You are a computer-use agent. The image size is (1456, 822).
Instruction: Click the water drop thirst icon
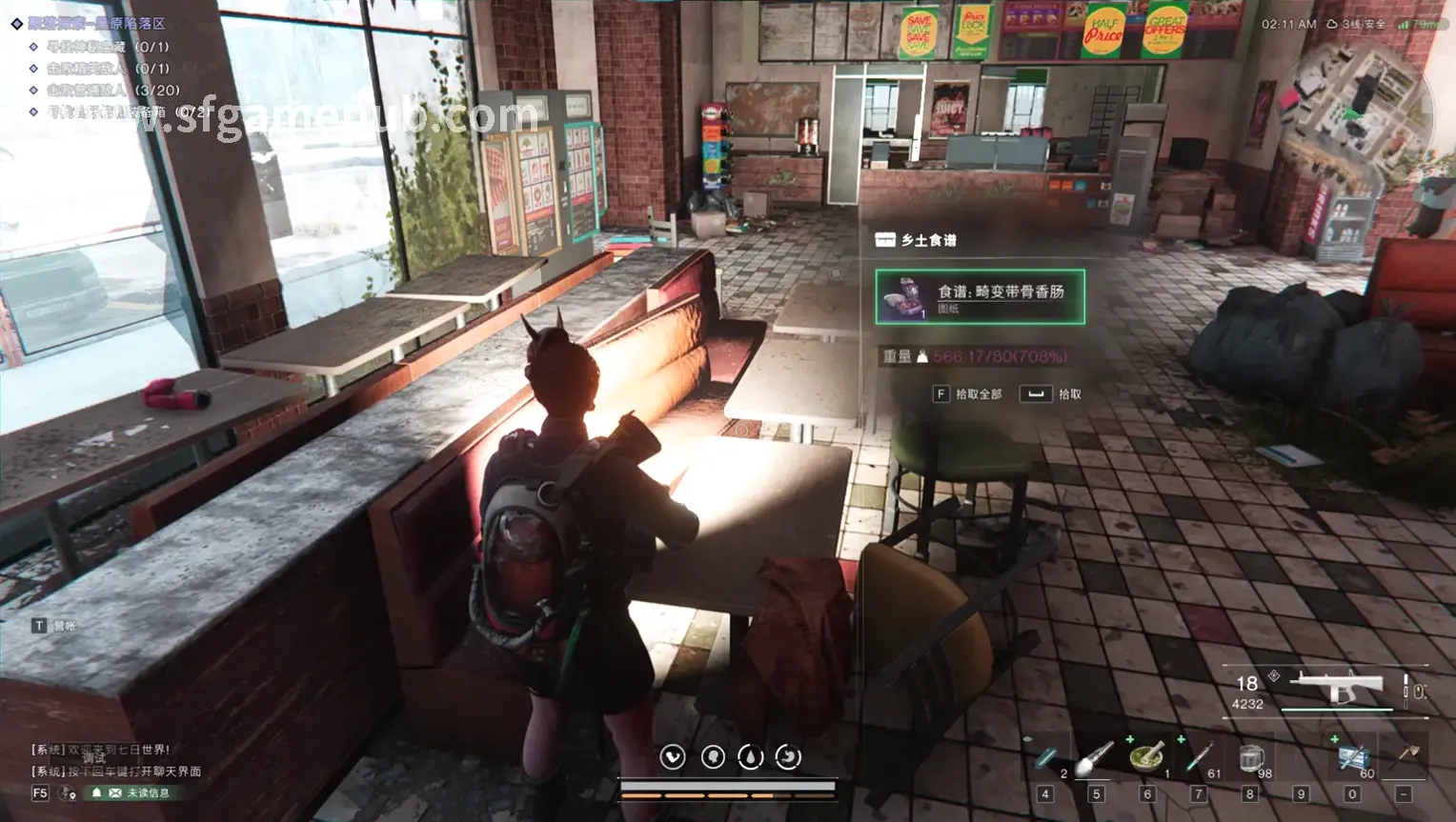click(750, 757)
